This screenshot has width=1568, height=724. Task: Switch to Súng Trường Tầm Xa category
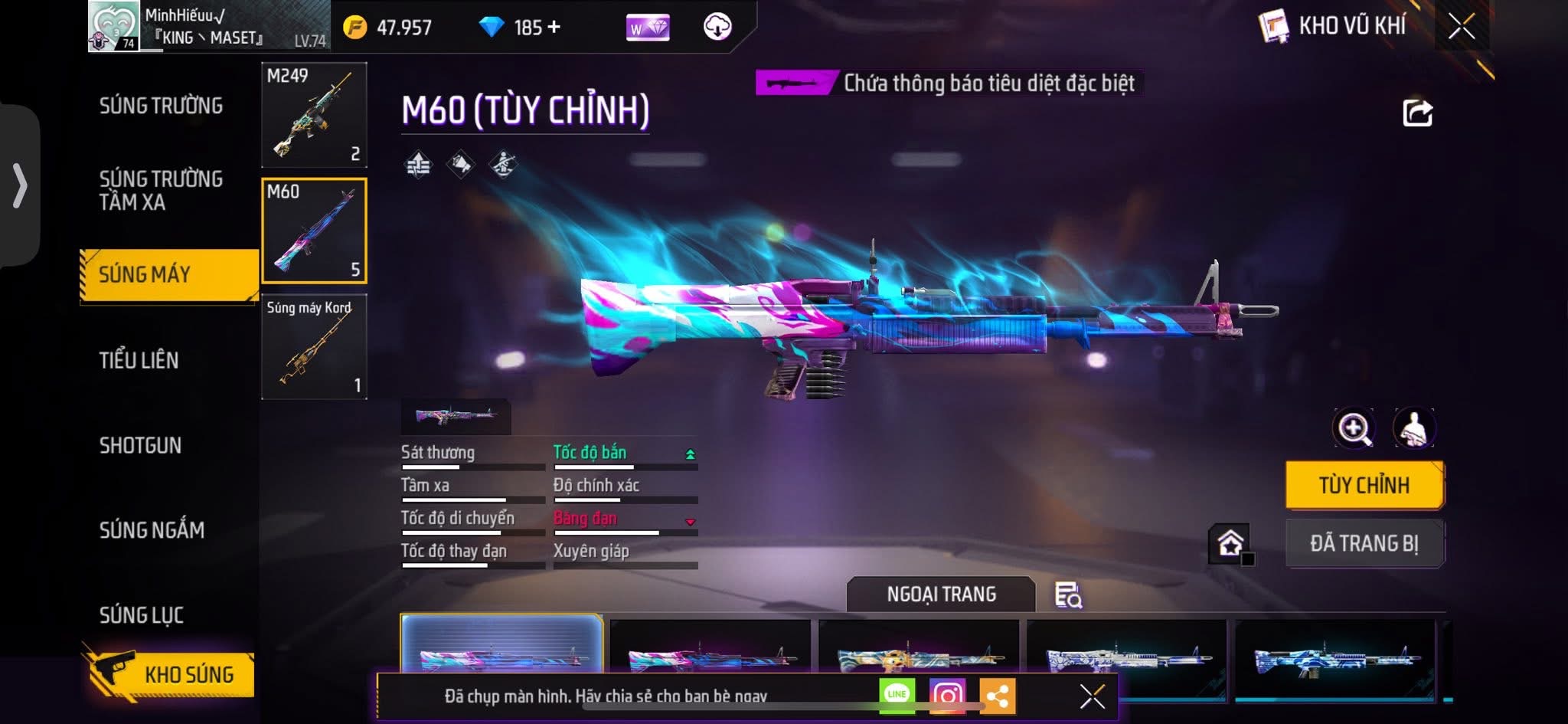(161, 190)
